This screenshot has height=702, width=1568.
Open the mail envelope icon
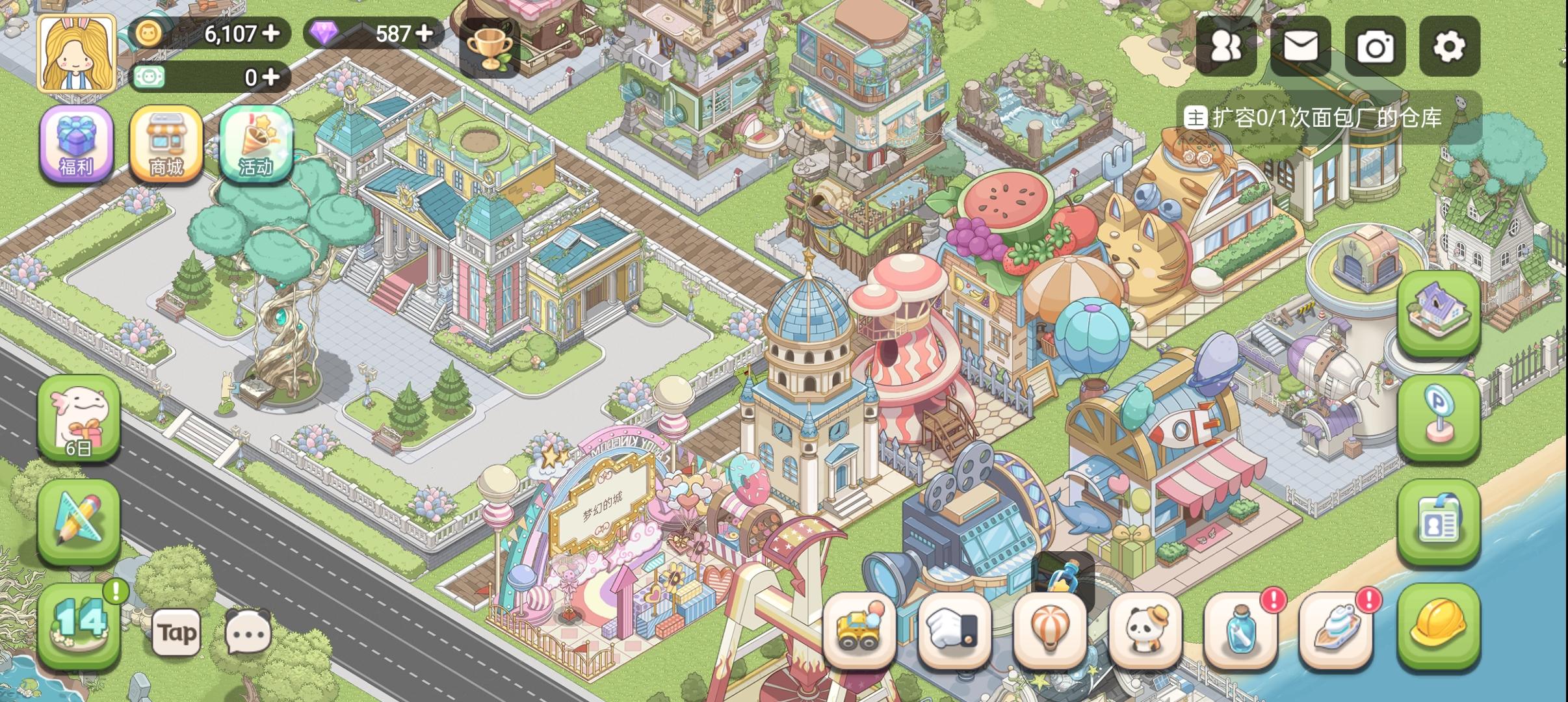pyautogui.click(x=1301, y=47)
